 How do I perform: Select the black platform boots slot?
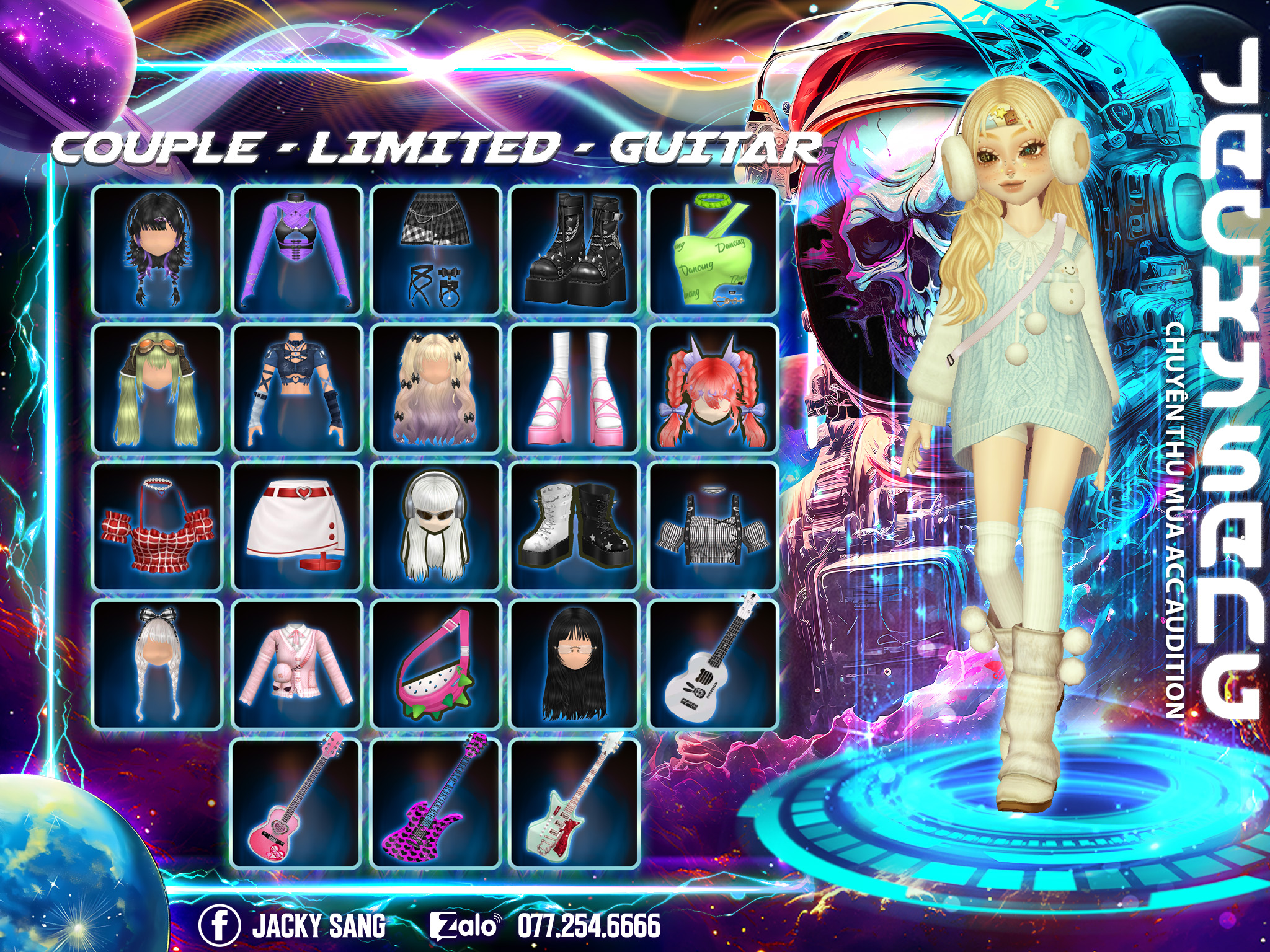click(575, 250)
